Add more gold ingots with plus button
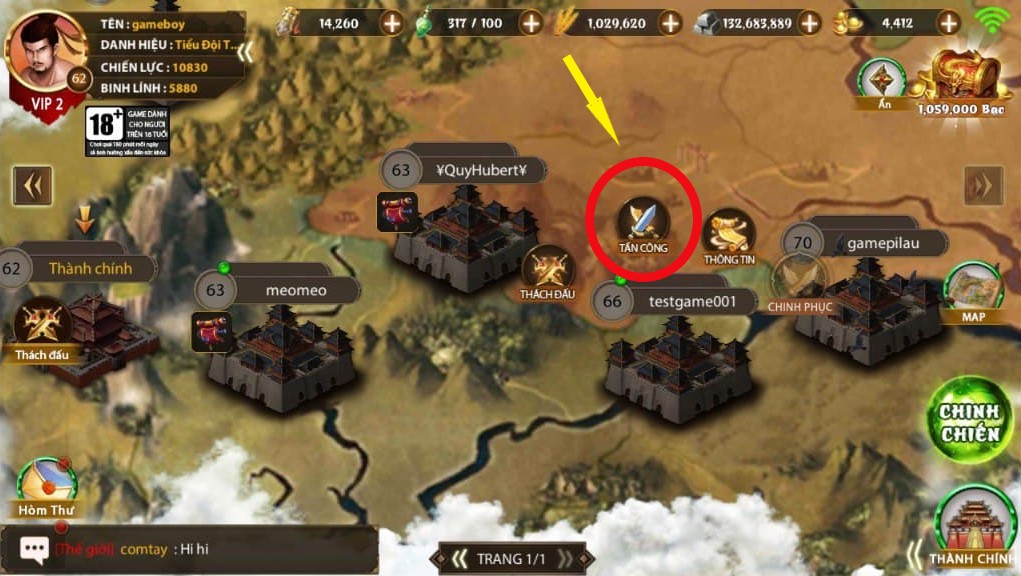Viewport: 1021px width, 576px height. click(x=947, y=22)
